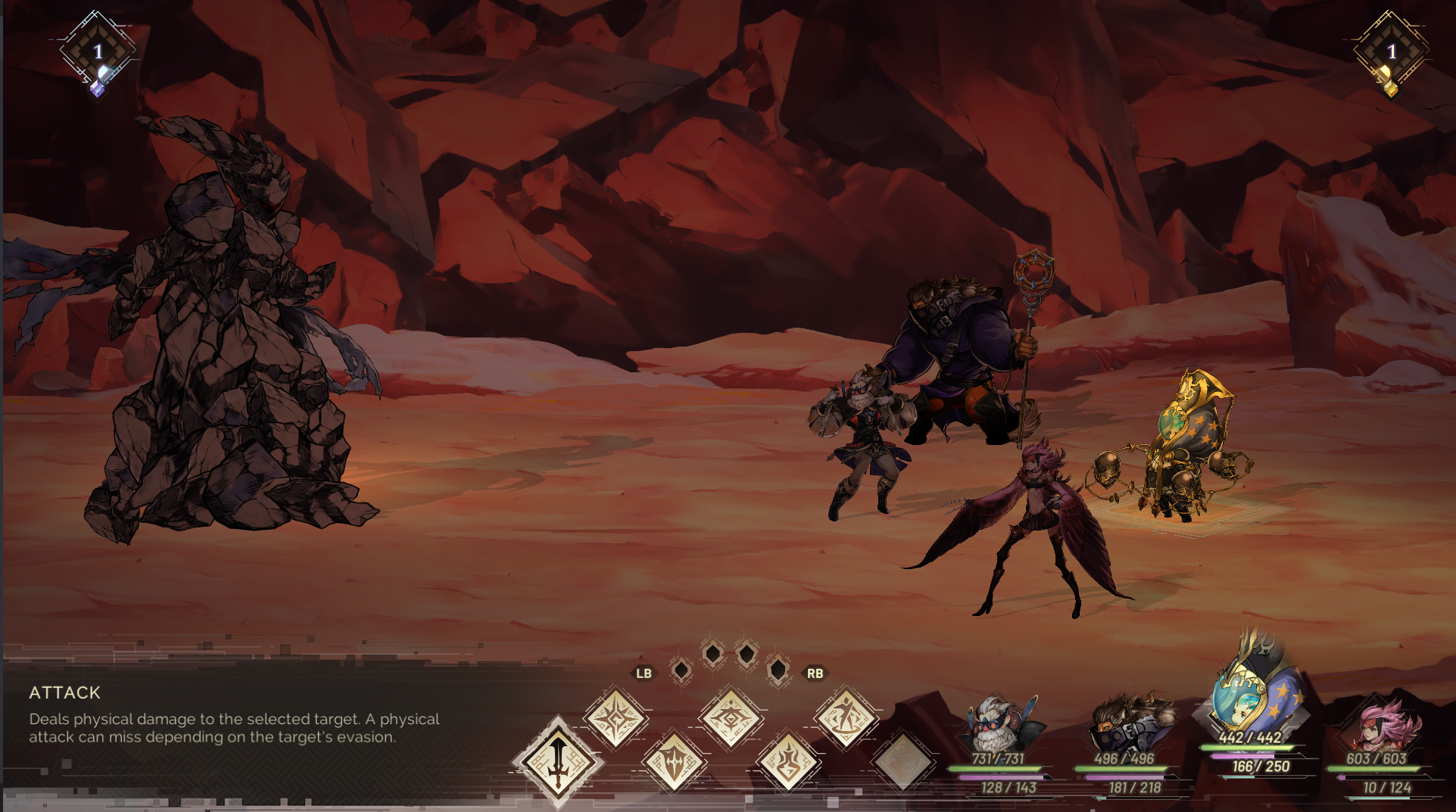Click the greyed-out rightmost skill diamond
Viewport: 1456px width, 812px height.
901,759
